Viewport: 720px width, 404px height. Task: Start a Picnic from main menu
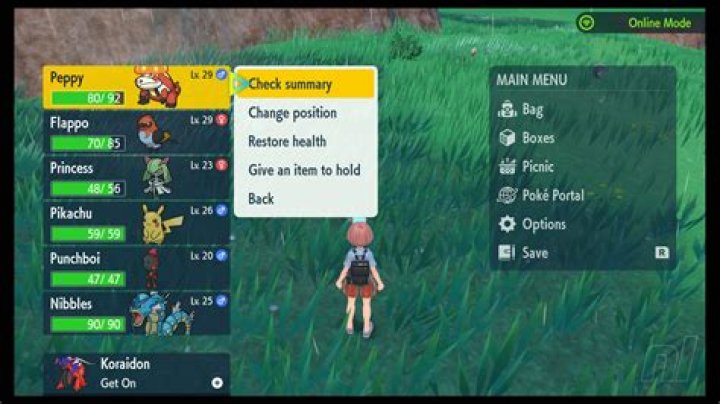tap(539, 166)
